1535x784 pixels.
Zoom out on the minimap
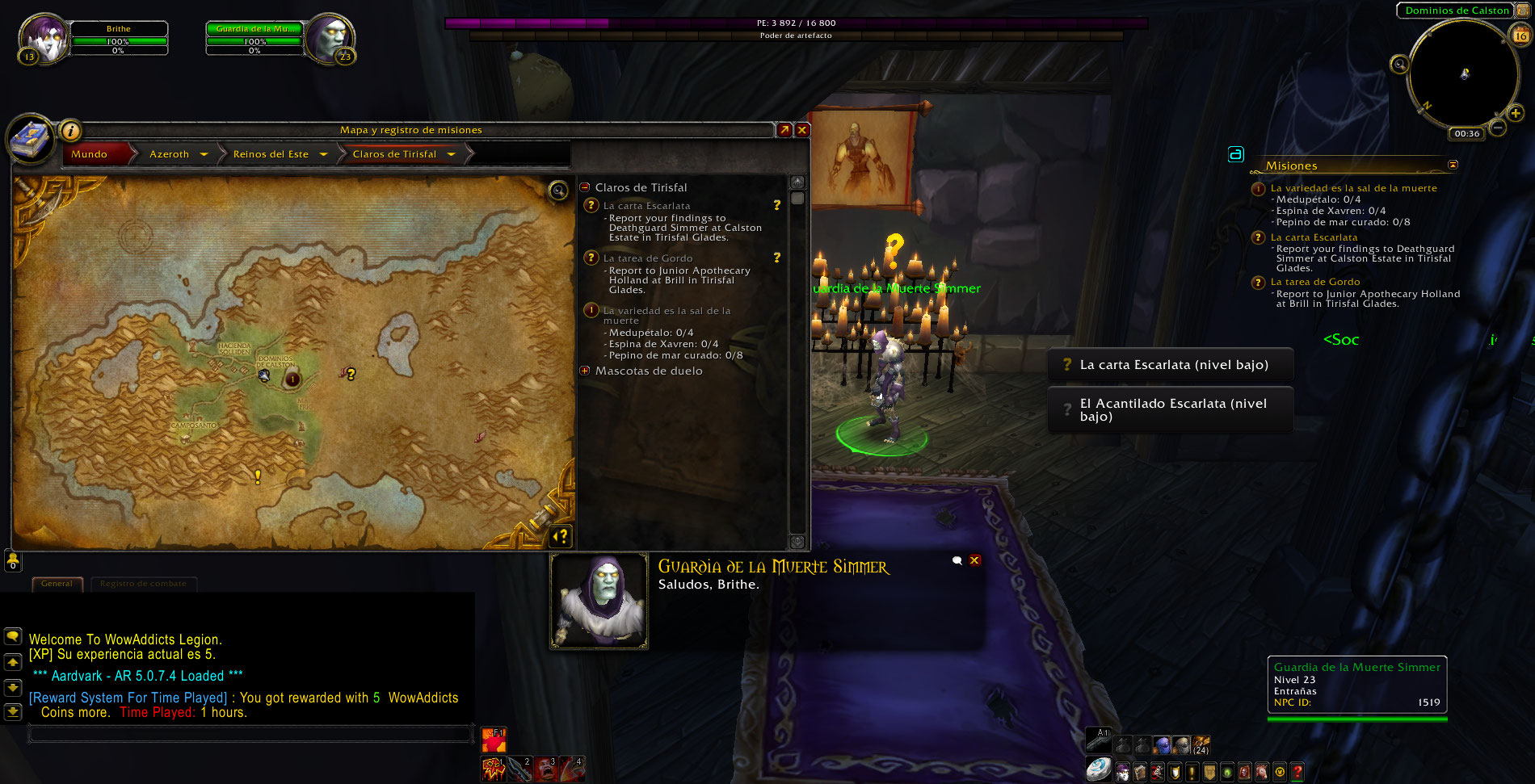(1498, 128)
